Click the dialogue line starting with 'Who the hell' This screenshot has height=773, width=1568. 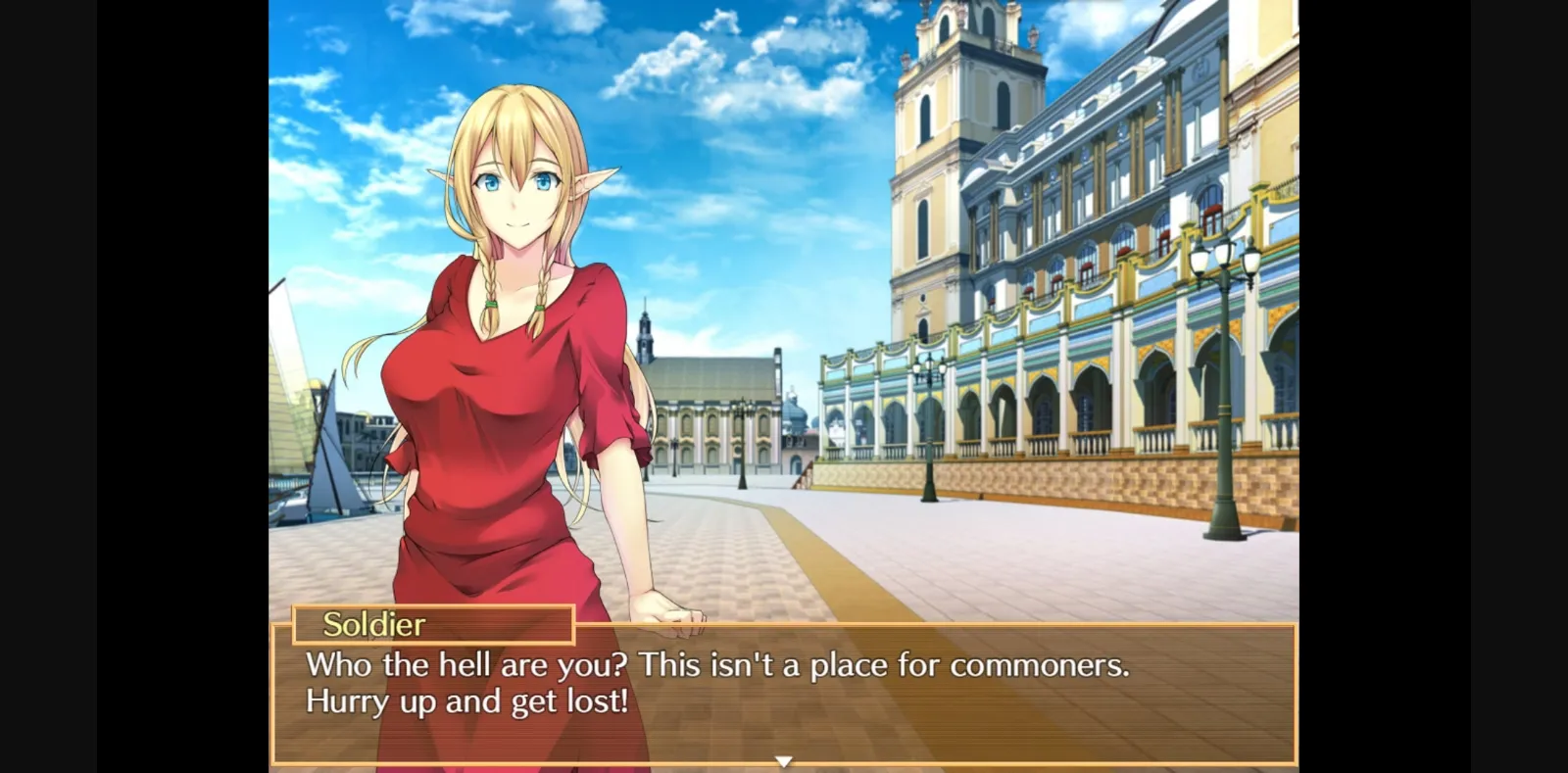coord(715,665)
